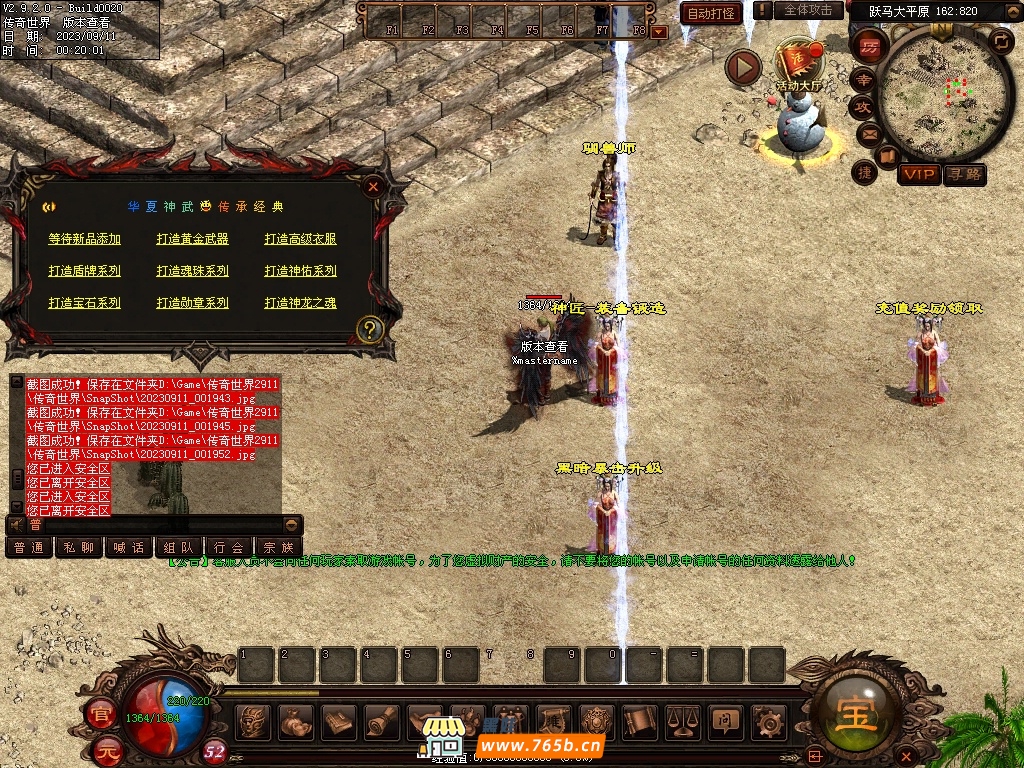Viewport: 1024px width, 768px height.
Task: Choose 打造黄金武器 in the crafting menu
Action: (x=193, y=239)
